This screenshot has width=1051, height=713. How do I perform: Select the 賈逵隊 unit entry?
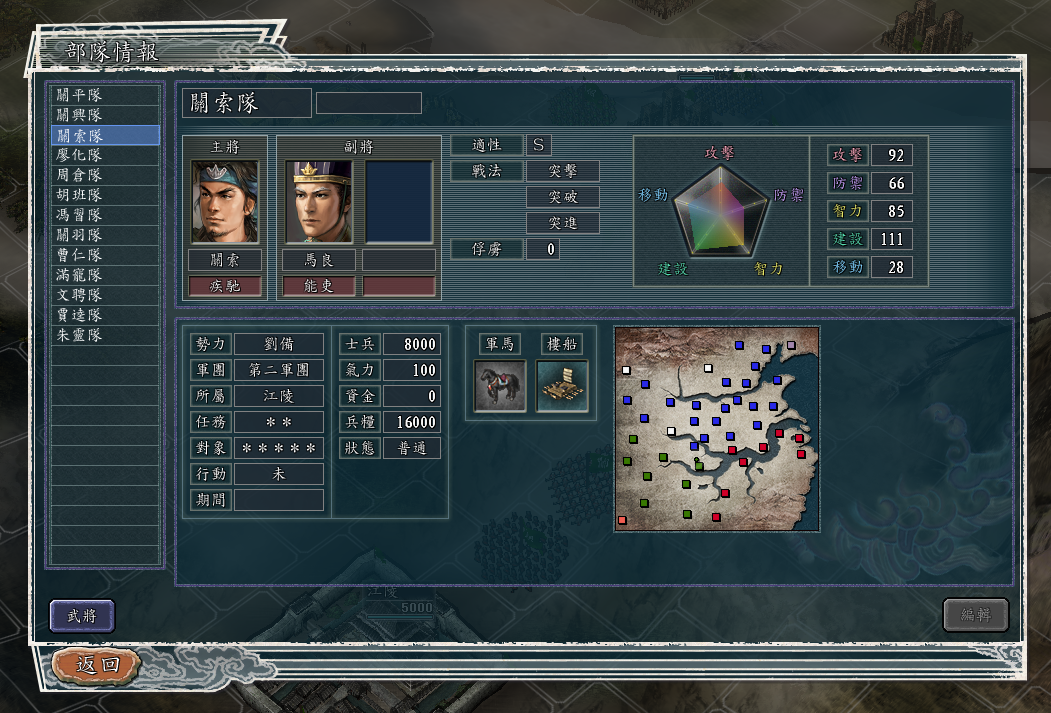pyautogui.click(x=105, y=315)
